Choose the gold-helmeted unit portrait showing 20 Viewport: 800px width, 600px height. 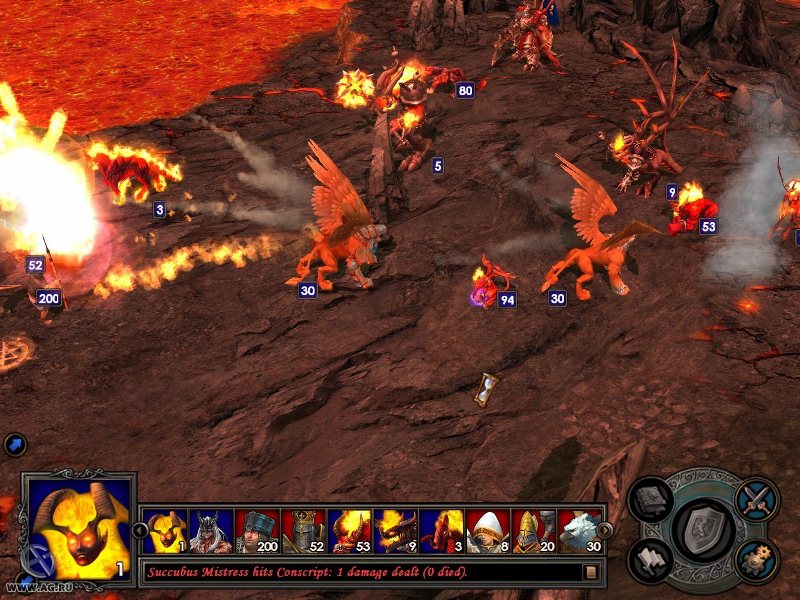532,531
